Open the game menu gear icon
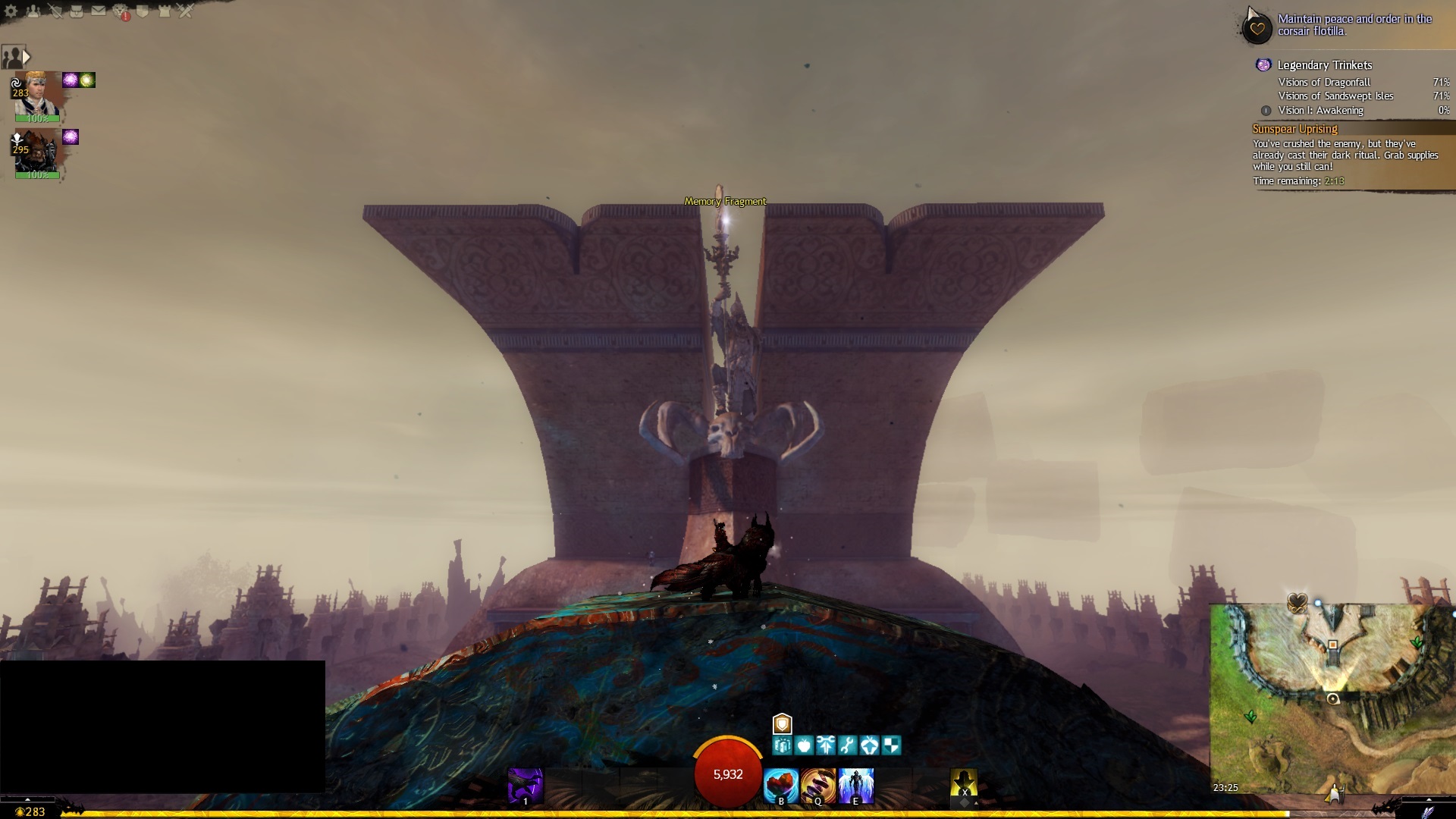The image size is (1456, 819). tap(11, 11)
